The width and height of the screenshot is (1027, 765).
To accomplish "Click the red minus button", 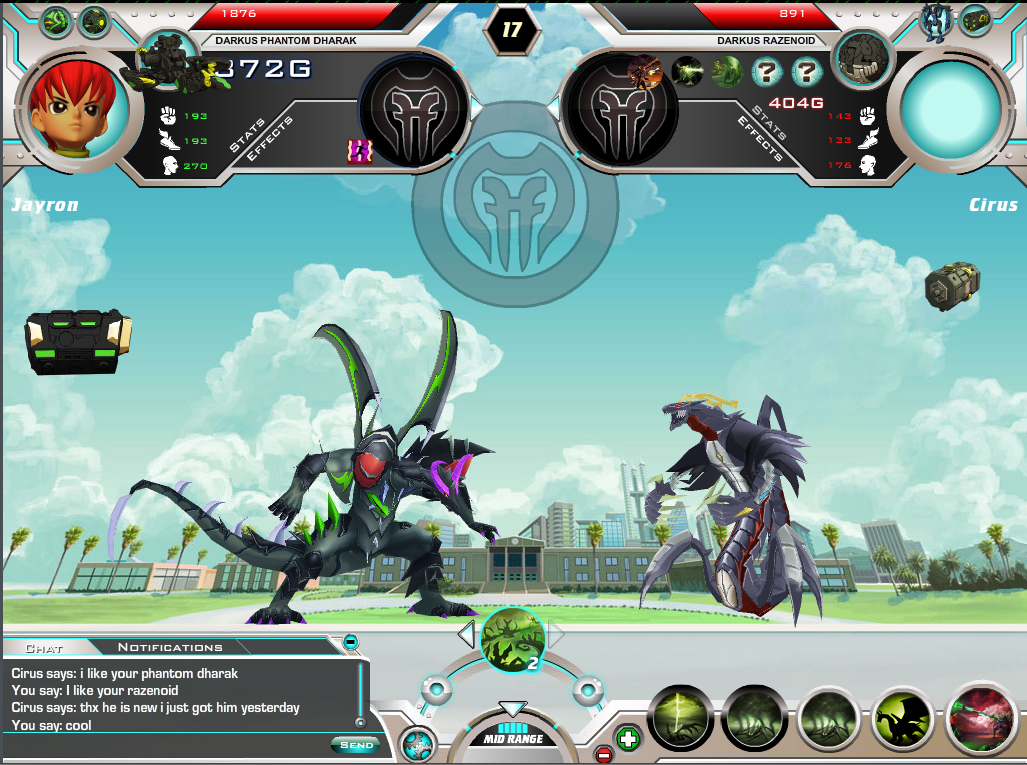I will tap(603, 754).
